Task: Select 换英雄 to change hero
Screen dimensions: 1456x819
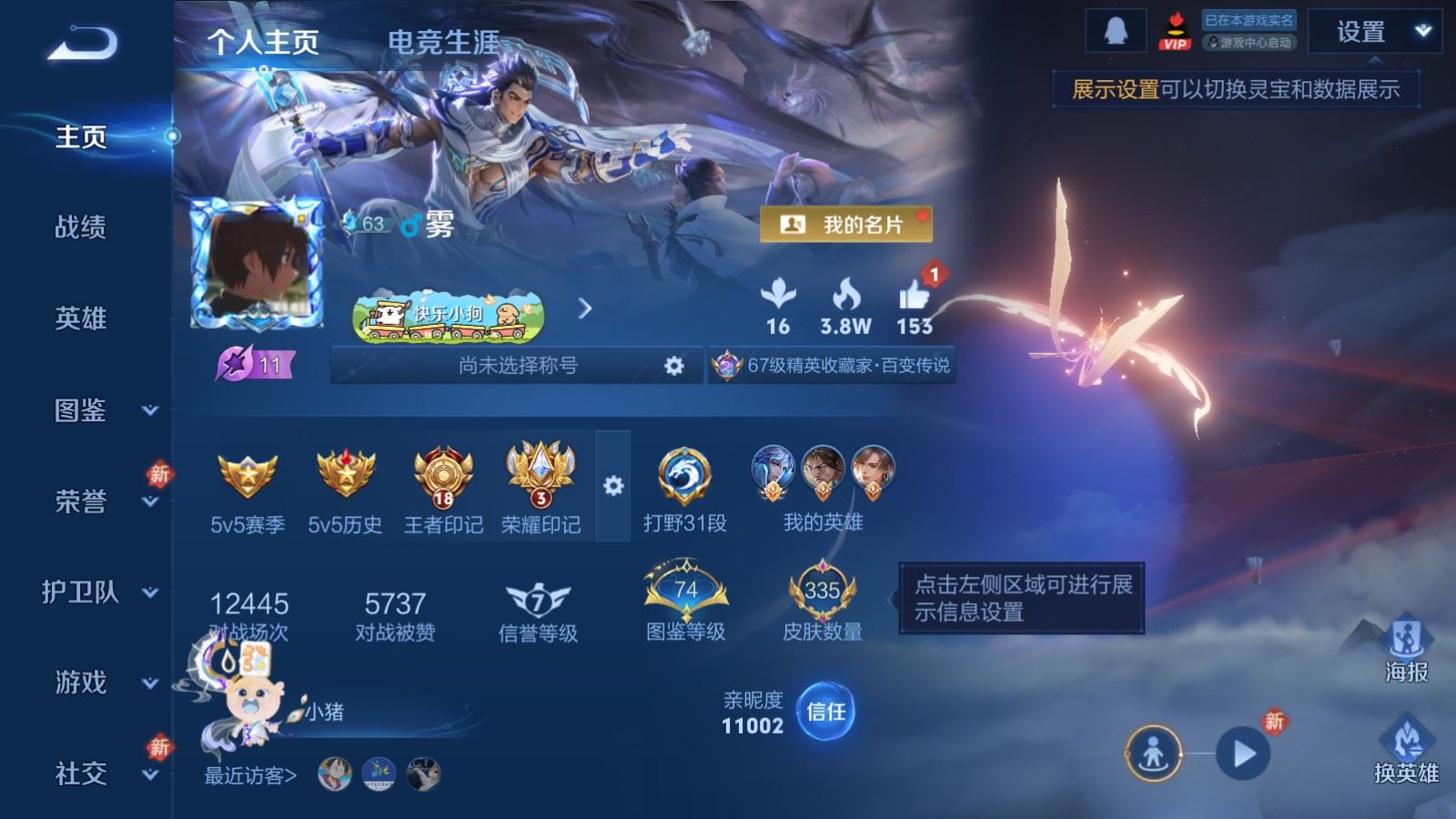Action: (1406, 750)
